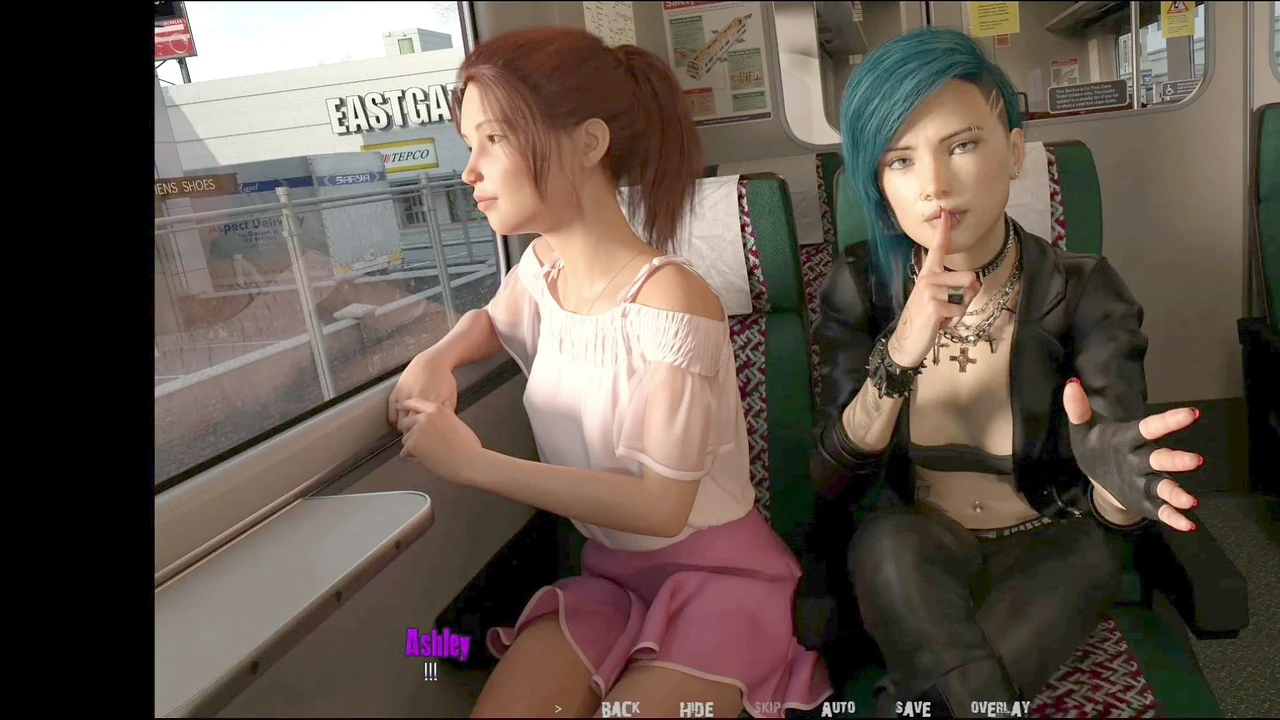
Task: Open the Save game screen
Action: [912, 709]
